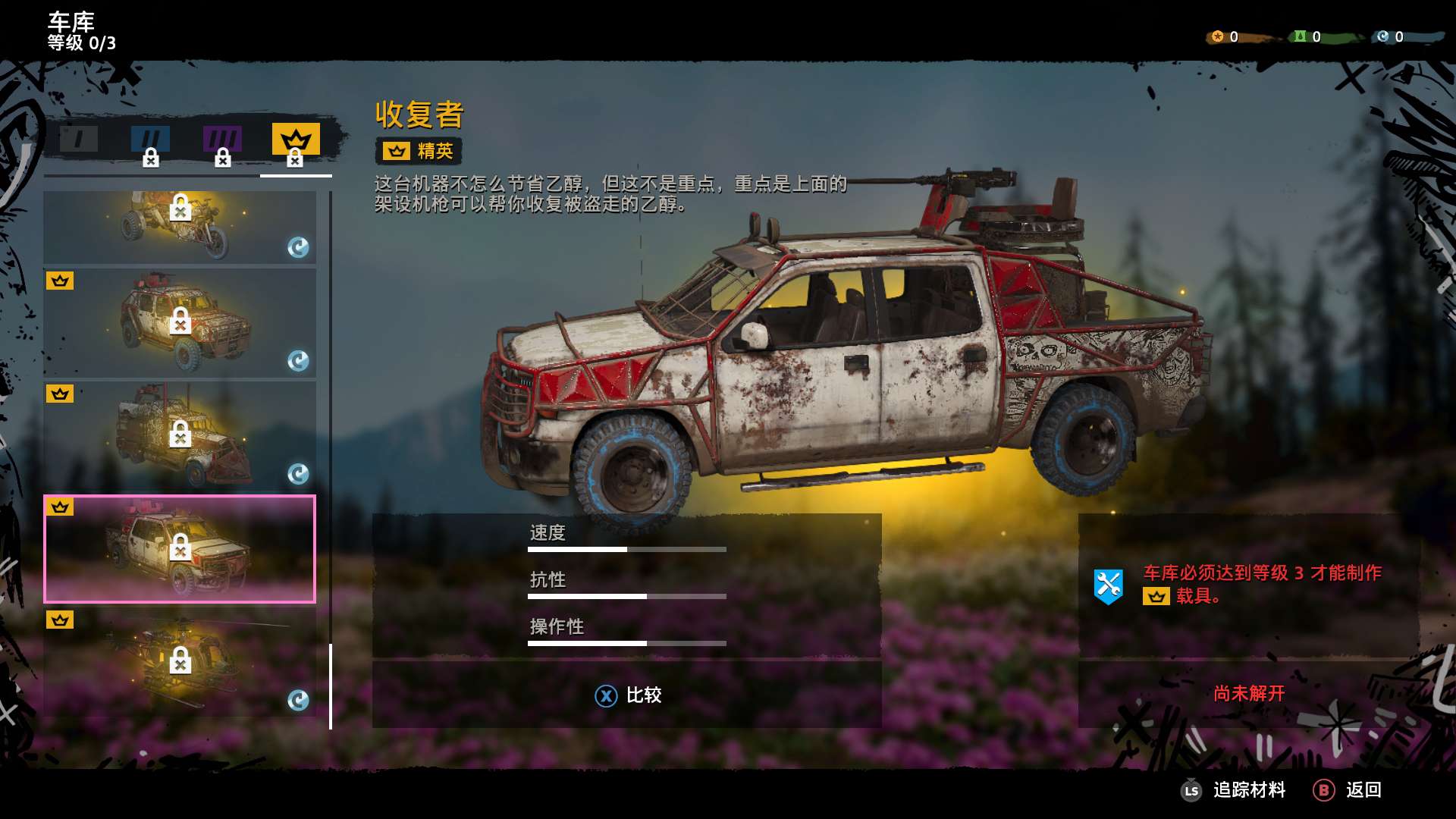This screenshot has width=1456, height=819.
Task: Click the 尚未解开 locked craft button
Action: tap(1248, 693)
